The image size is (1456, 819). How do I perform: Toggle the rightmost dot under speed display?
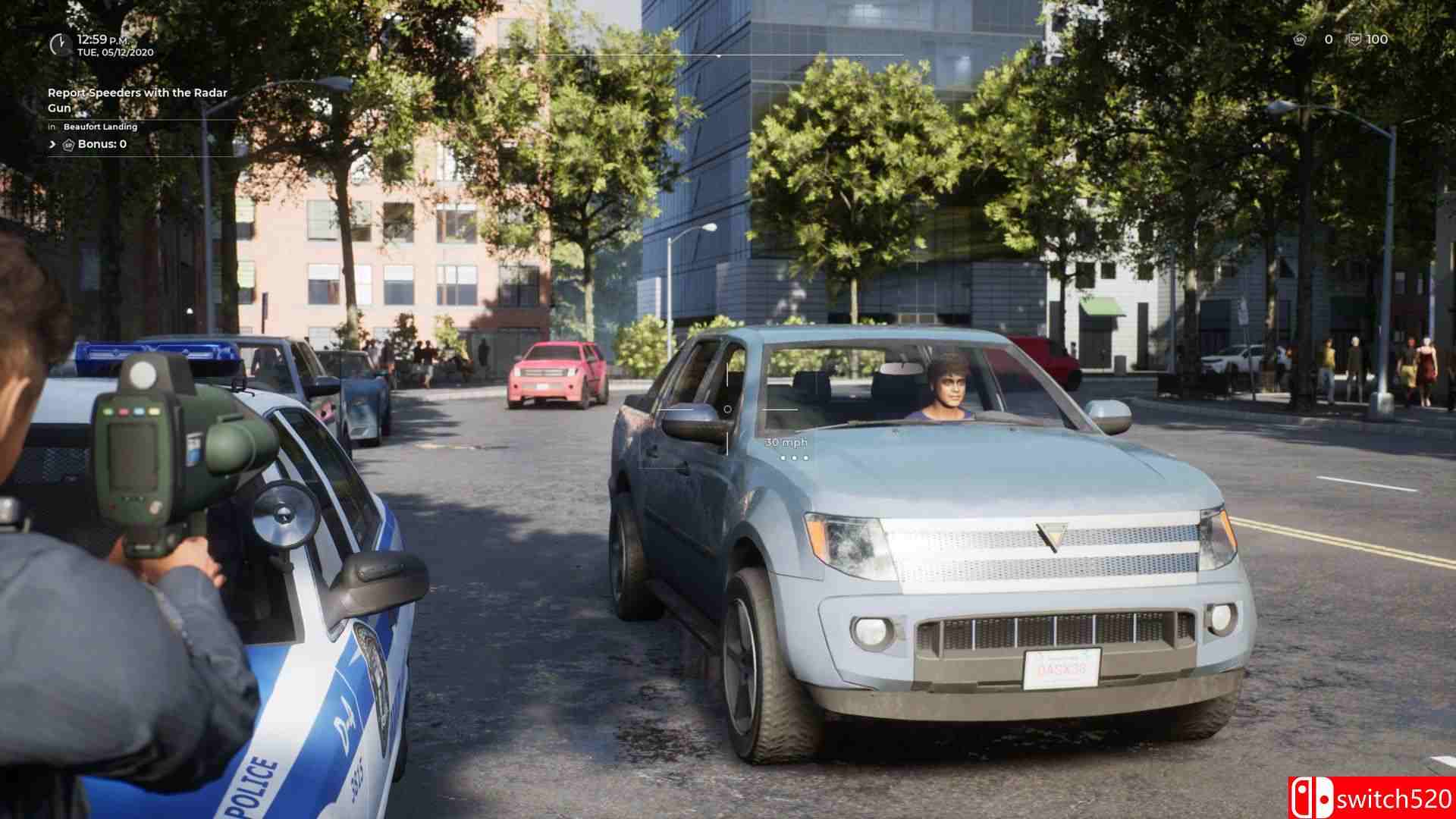806,458
